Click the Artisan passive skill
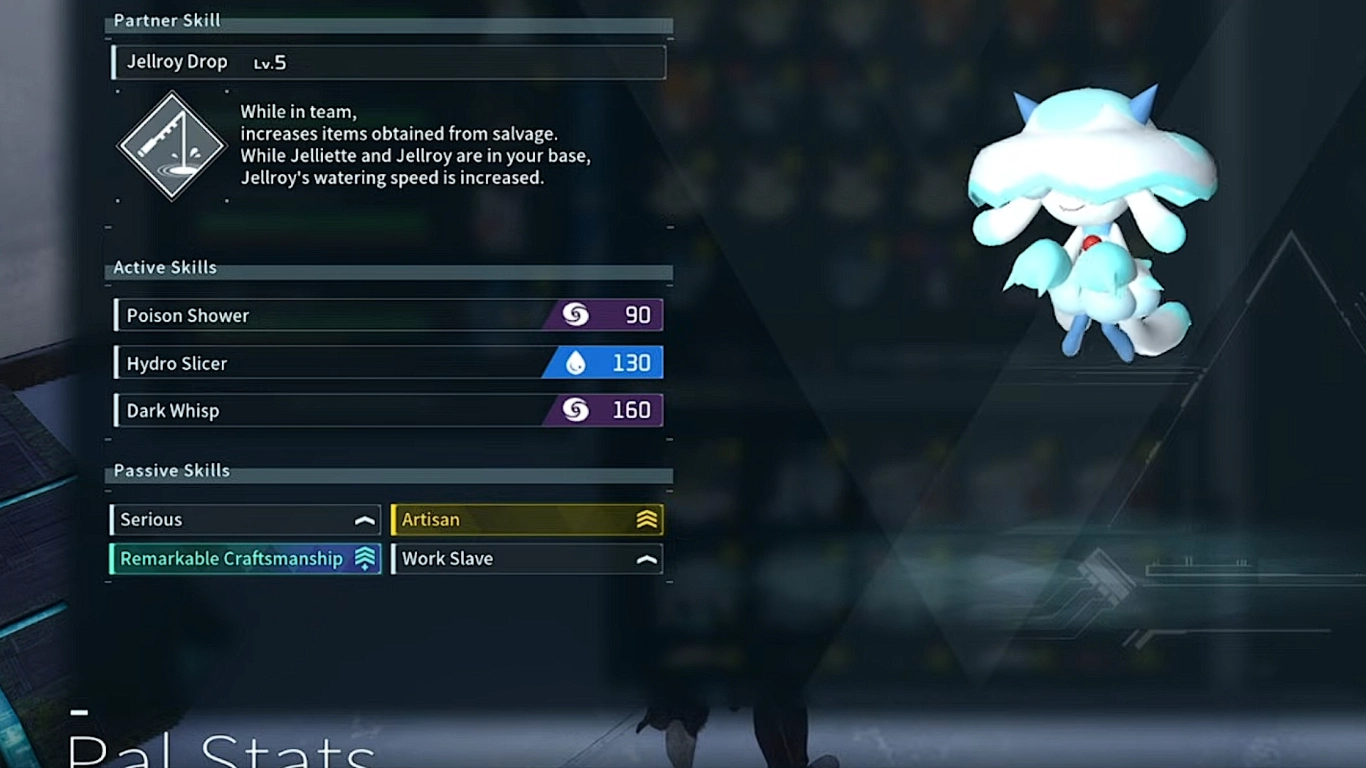The width and height of the screenshot is (1366, 768). click(x=527, y=520)
